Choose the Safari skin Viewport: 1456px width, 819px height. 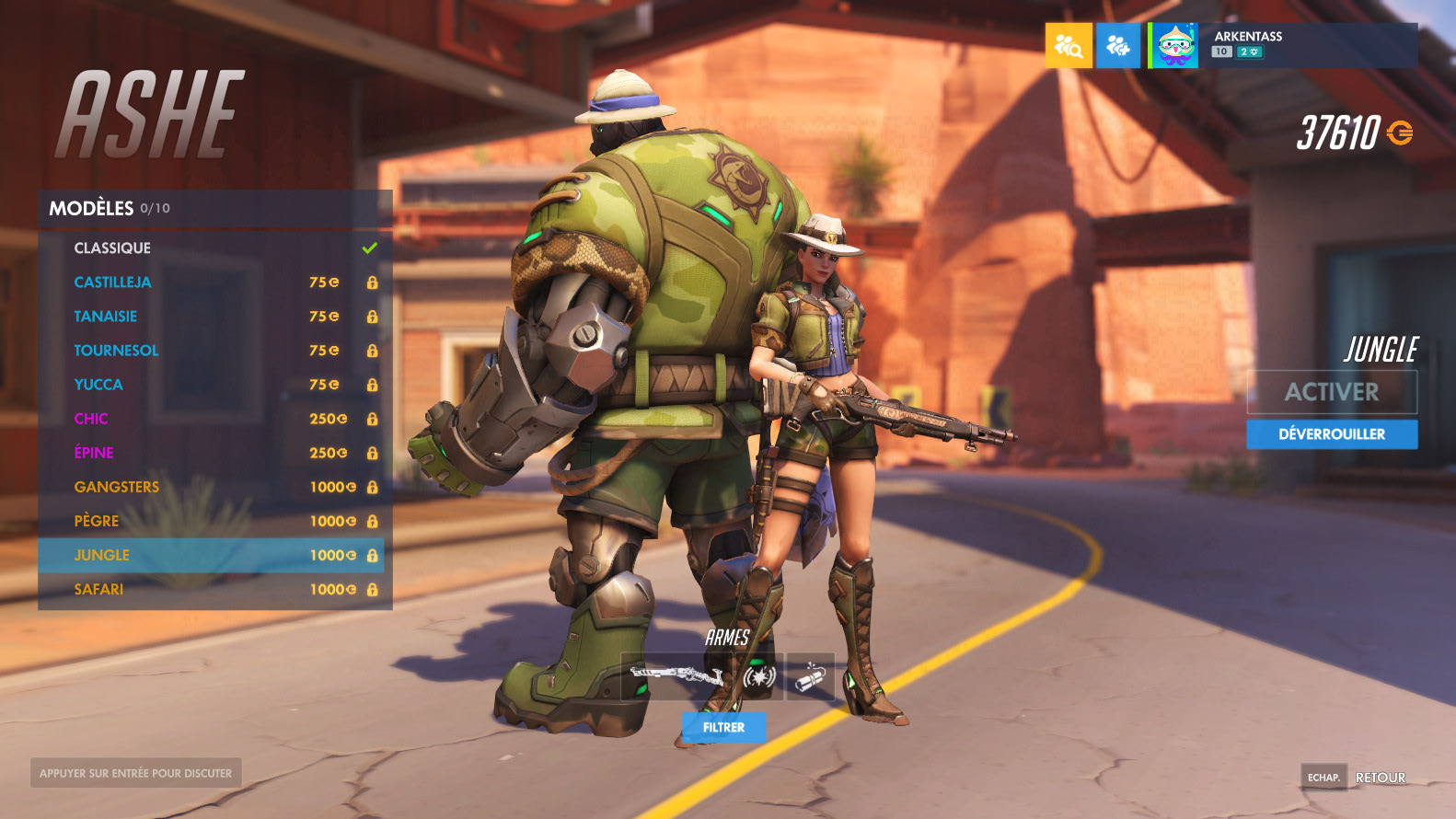211,589
